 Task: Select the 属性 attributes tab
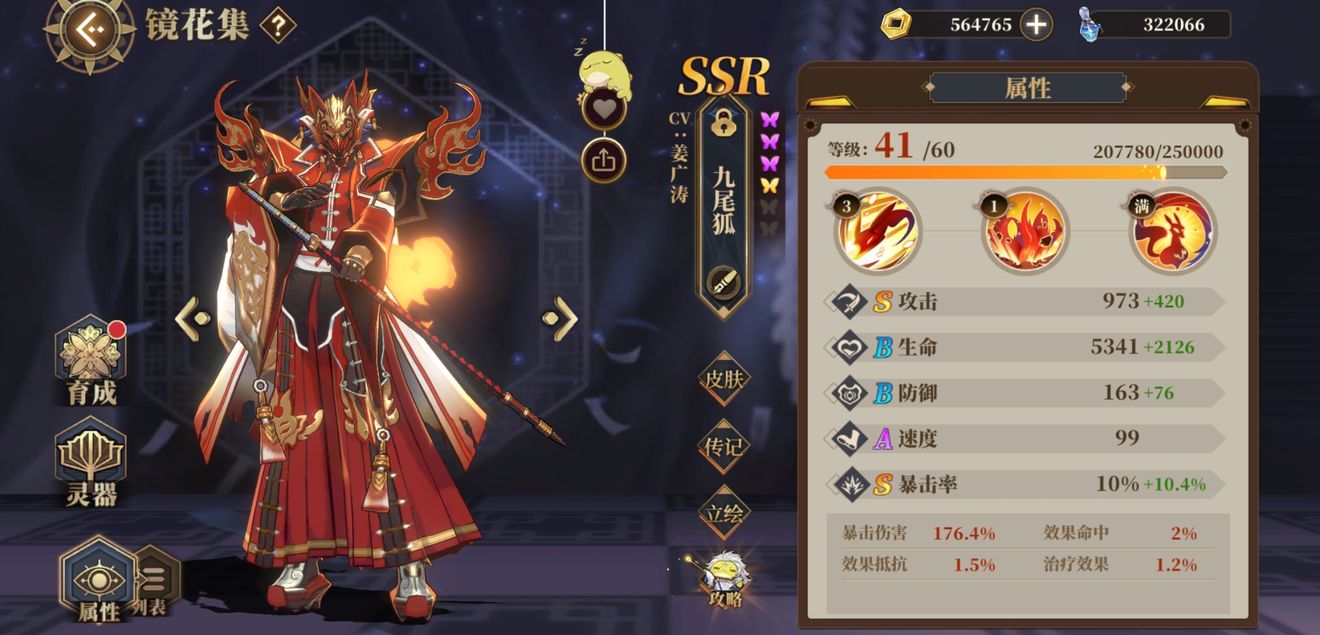click(97, 581)
